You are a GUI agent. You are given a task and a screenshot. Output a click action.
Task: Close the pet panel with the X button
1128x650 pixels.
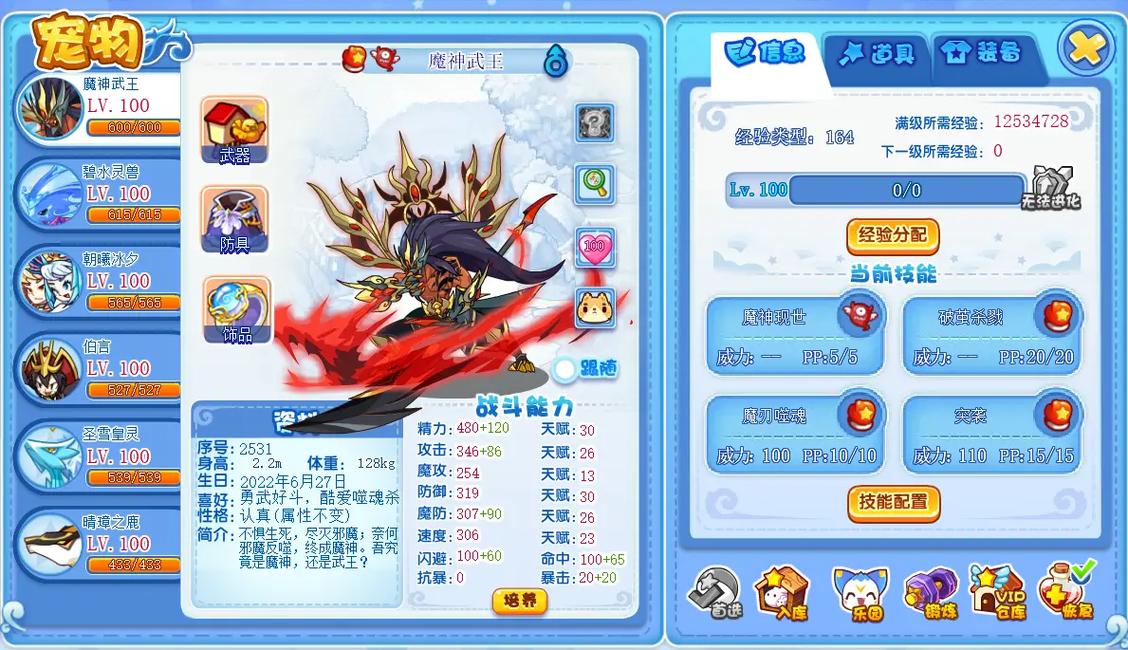point(1085,47)
